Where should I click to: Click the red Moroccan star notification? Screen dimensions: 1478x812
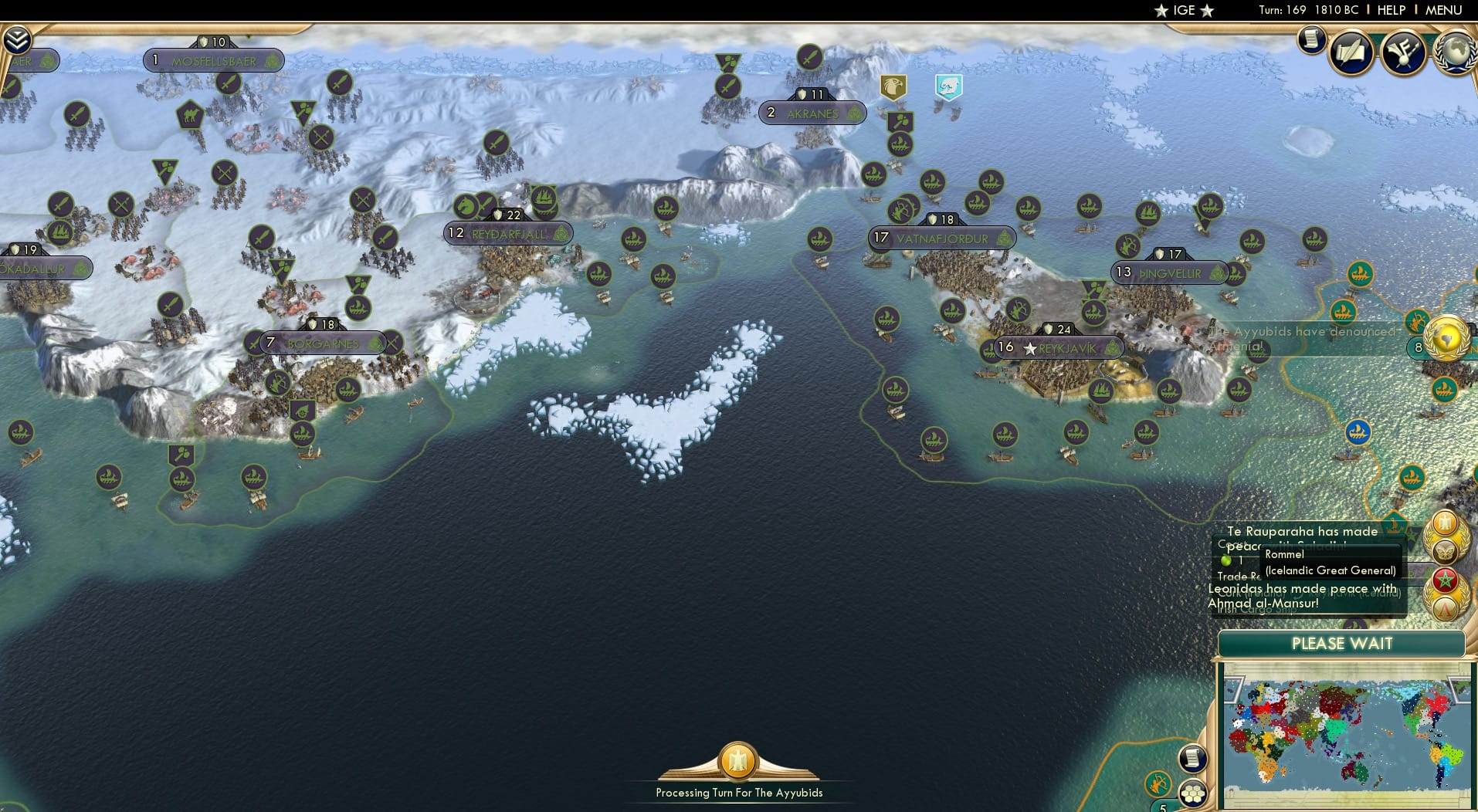pyautogui.click(x=1445, y=579)
